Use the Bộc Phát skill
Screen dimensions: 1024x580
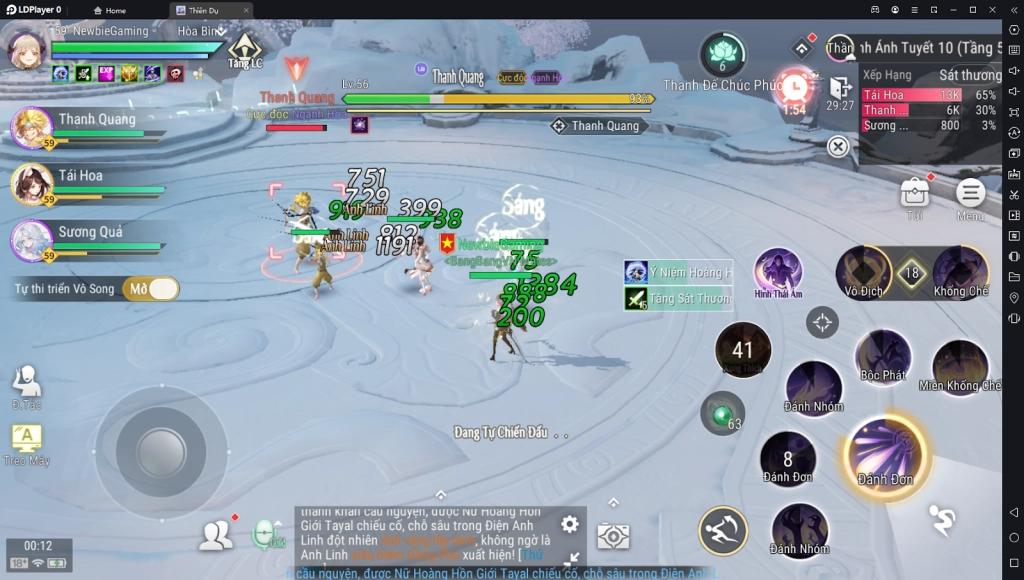tap(883, 355)
